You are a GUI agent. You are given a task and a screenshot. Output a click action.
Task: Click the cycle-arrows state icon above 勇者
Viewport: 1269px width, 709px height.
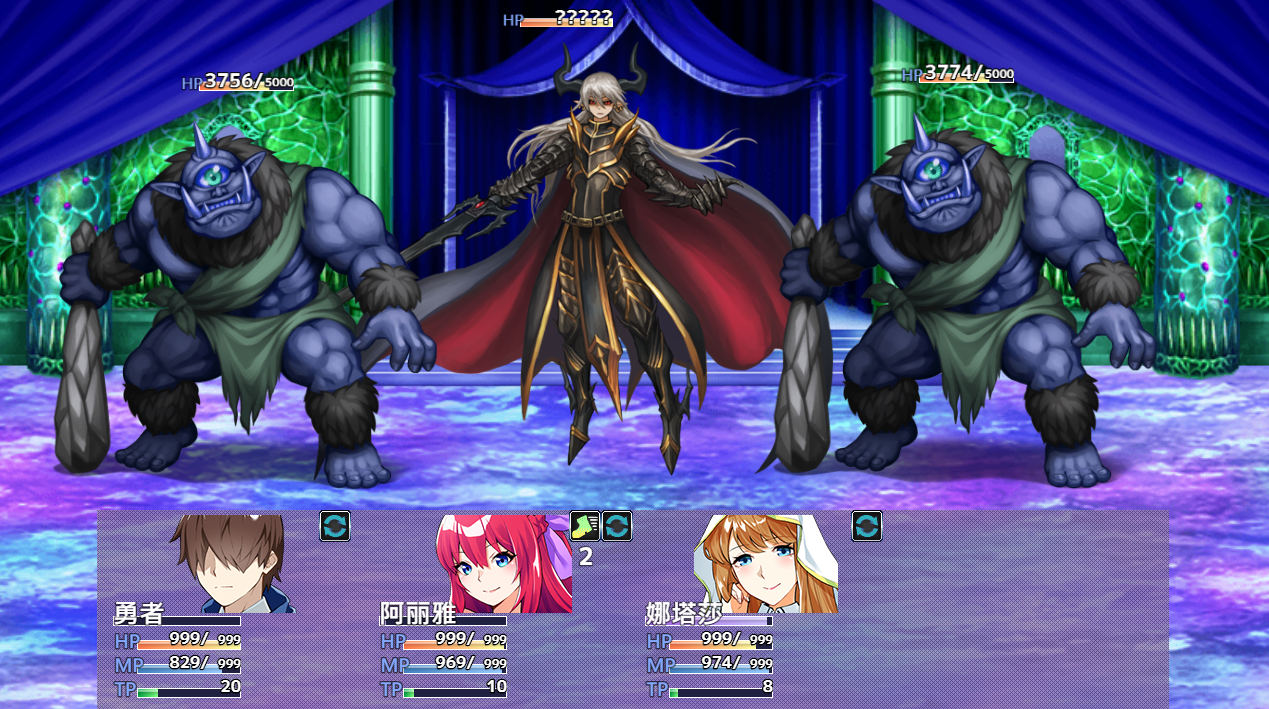pyautogui.click(x=335, y=526)
